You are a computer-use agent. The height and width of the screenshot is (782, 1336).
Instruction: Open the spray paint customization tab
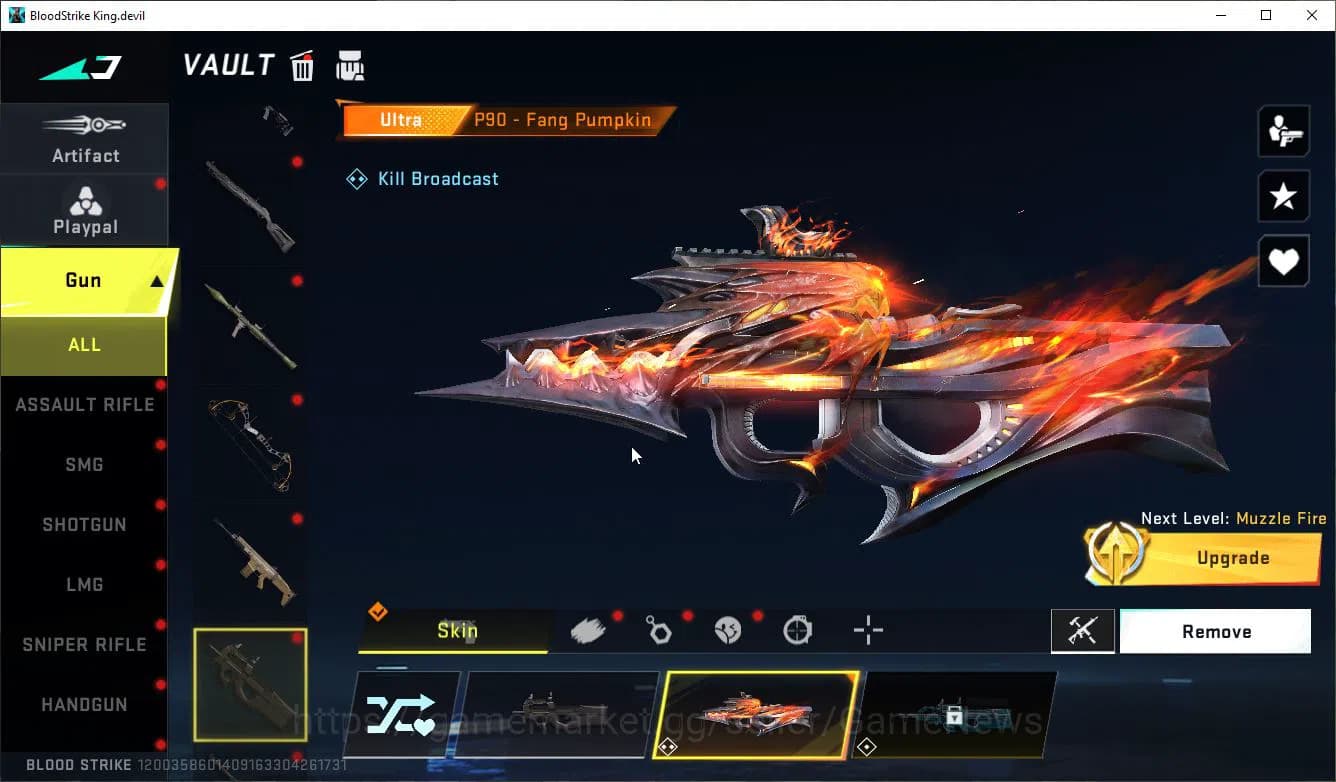(589, 630)
